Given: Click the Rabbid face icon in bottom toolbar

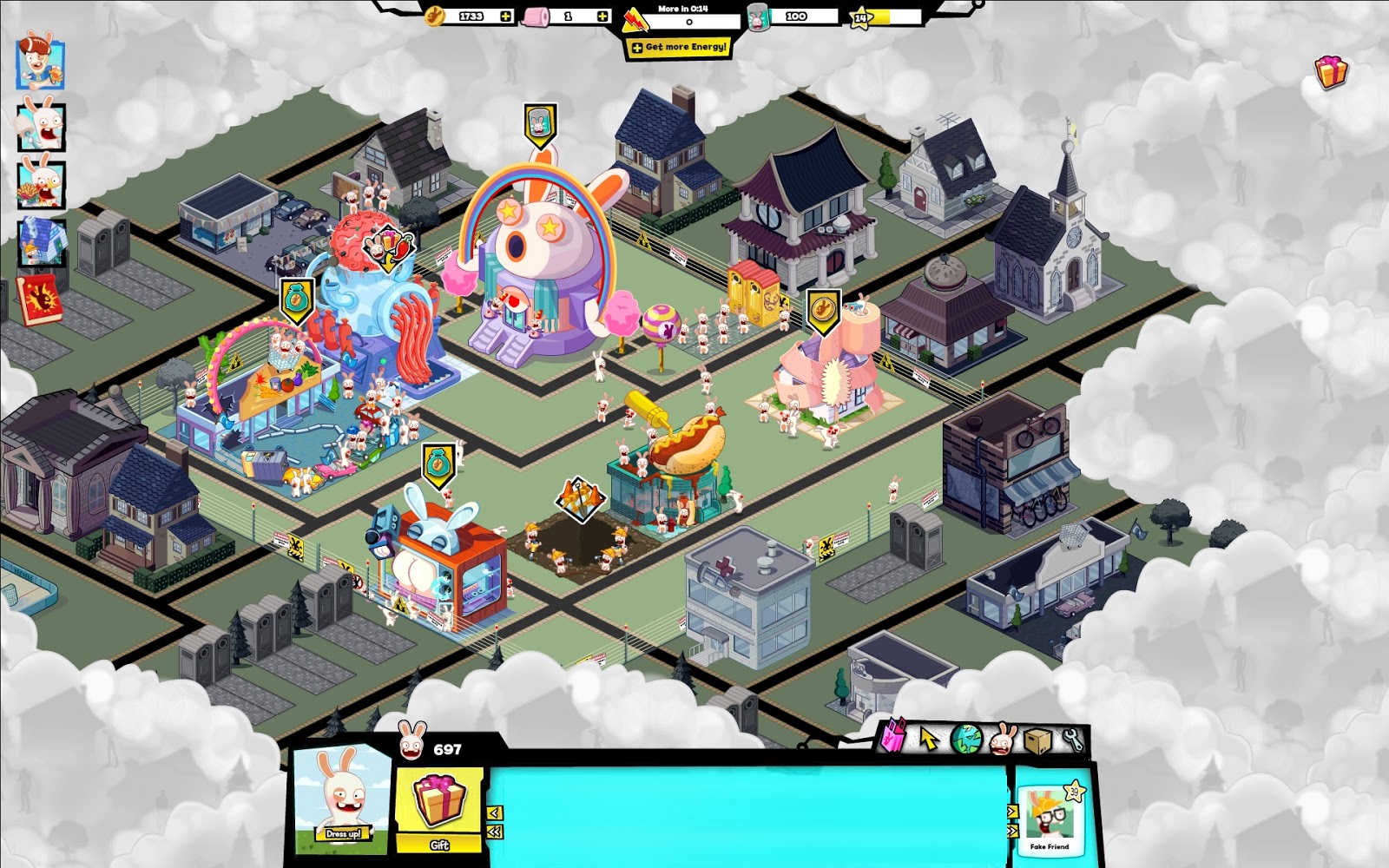Looking at the screenshot, I should (x=1001, y=740).
